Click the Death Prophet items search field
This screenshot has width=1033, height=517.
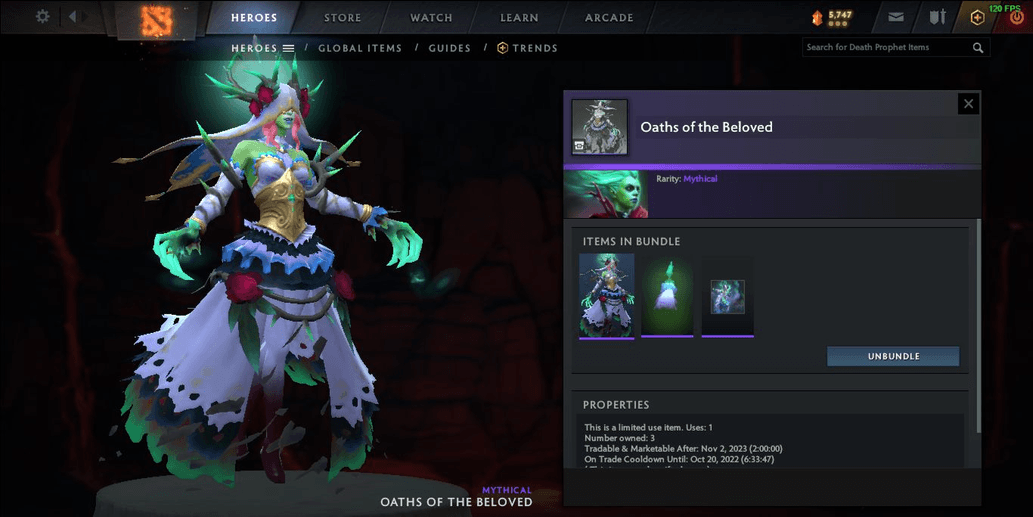coord(885,47)
